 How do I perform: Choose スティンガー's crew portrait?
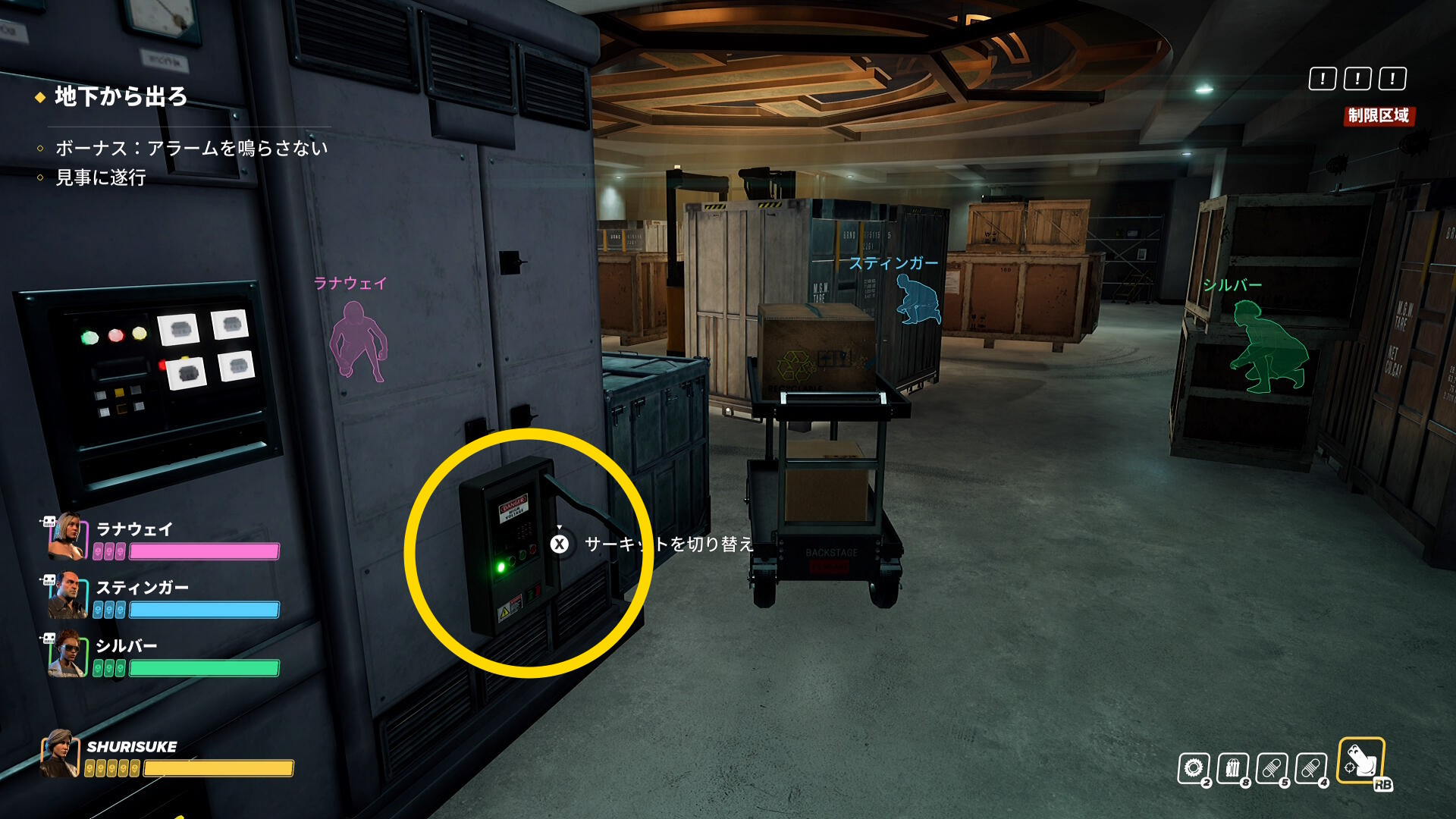[x=67, y=595]
